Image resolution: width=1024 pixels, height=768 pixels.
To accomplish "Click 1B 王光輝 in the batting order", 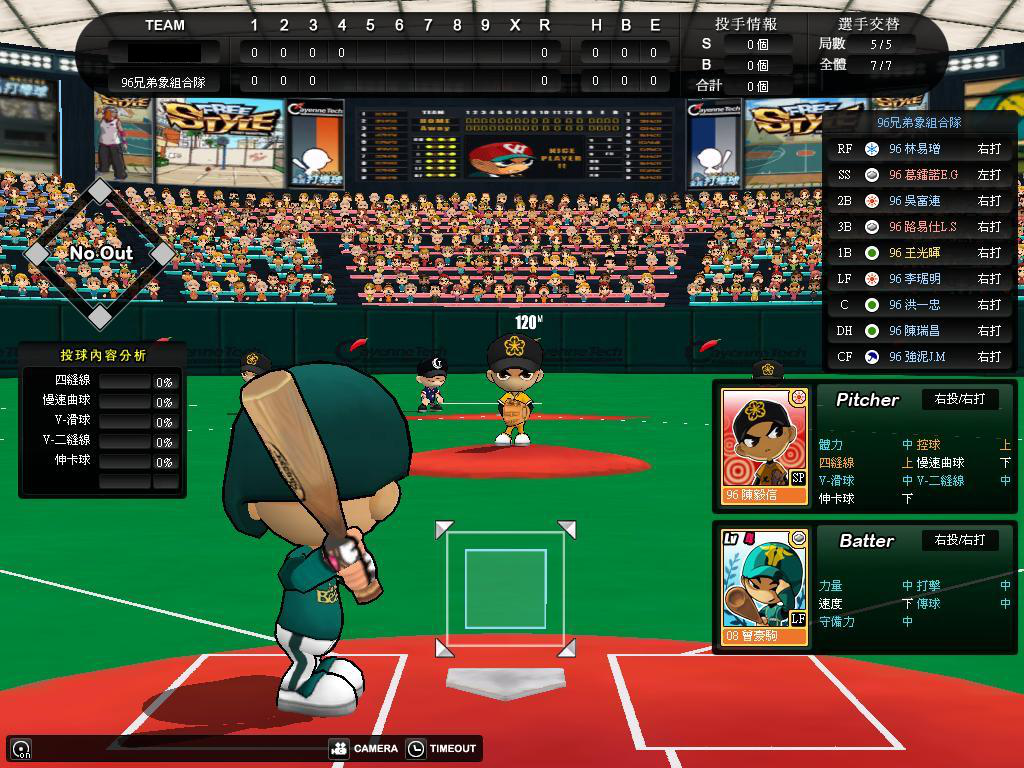I will [918, 253].
